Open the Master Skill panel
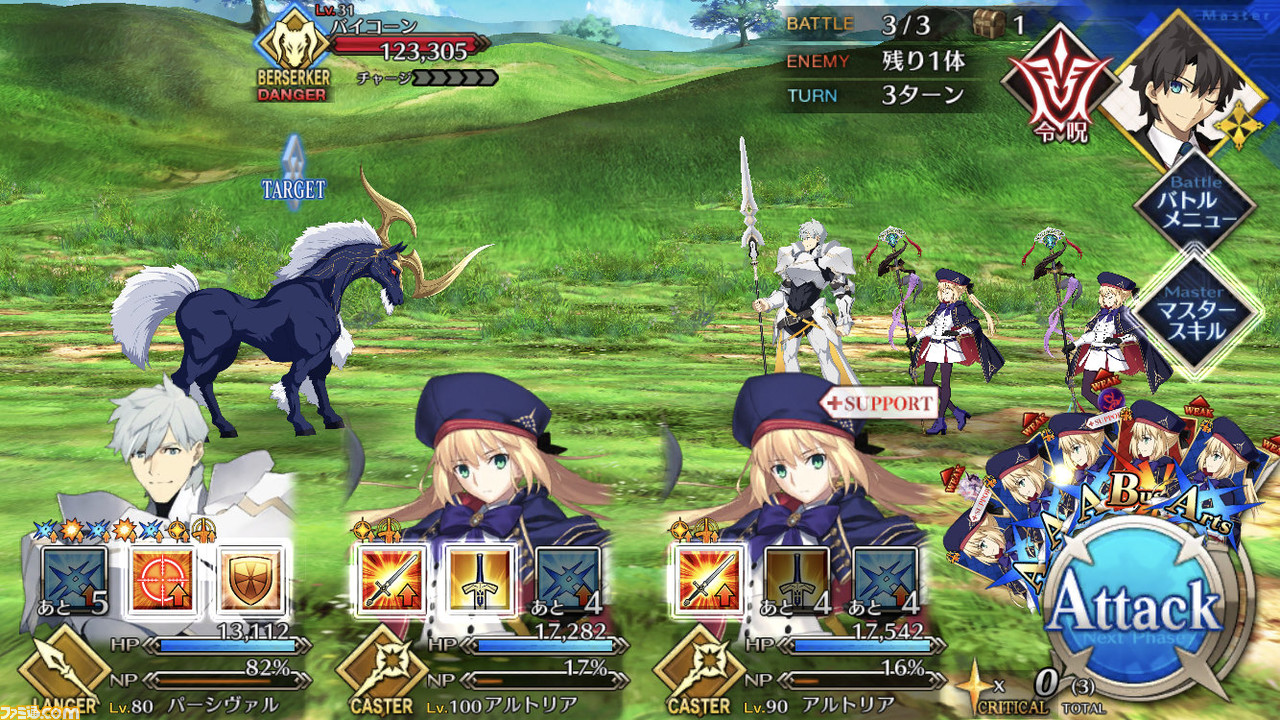Screen dimensions: 1280x720 point(1195,313)
